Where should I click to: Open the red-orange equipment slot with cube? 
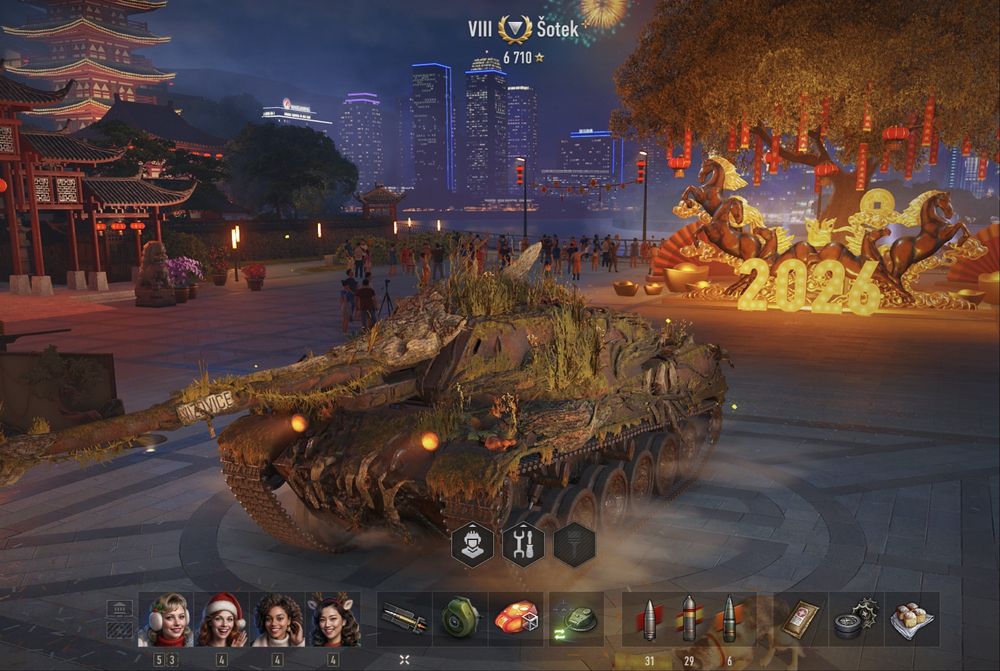point(515,619)
